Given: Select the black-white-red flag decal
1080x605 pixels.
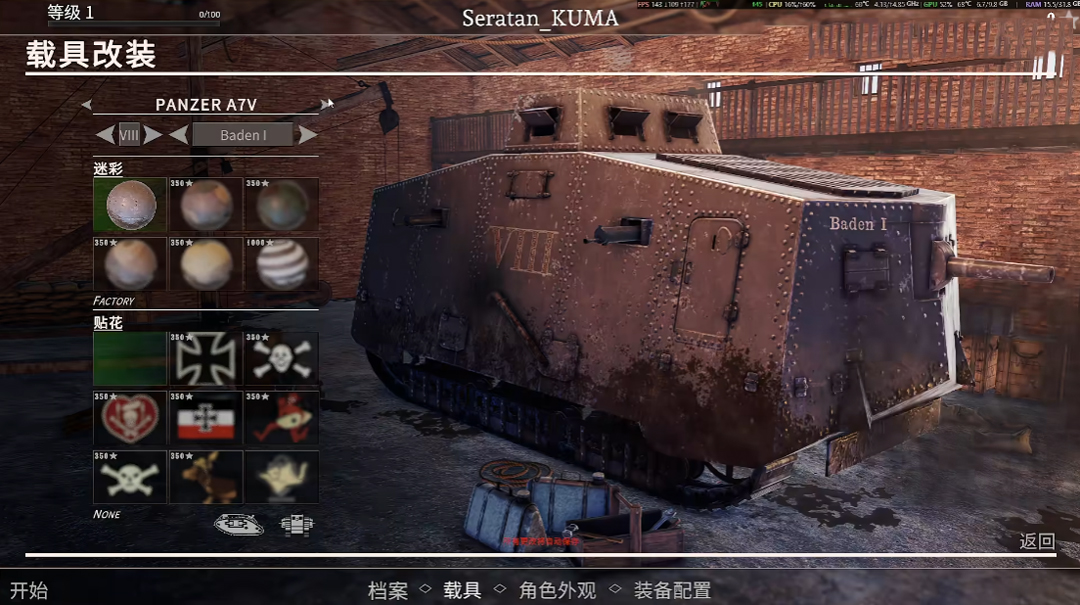Looking at the screenshot, I should pos(206,418).
